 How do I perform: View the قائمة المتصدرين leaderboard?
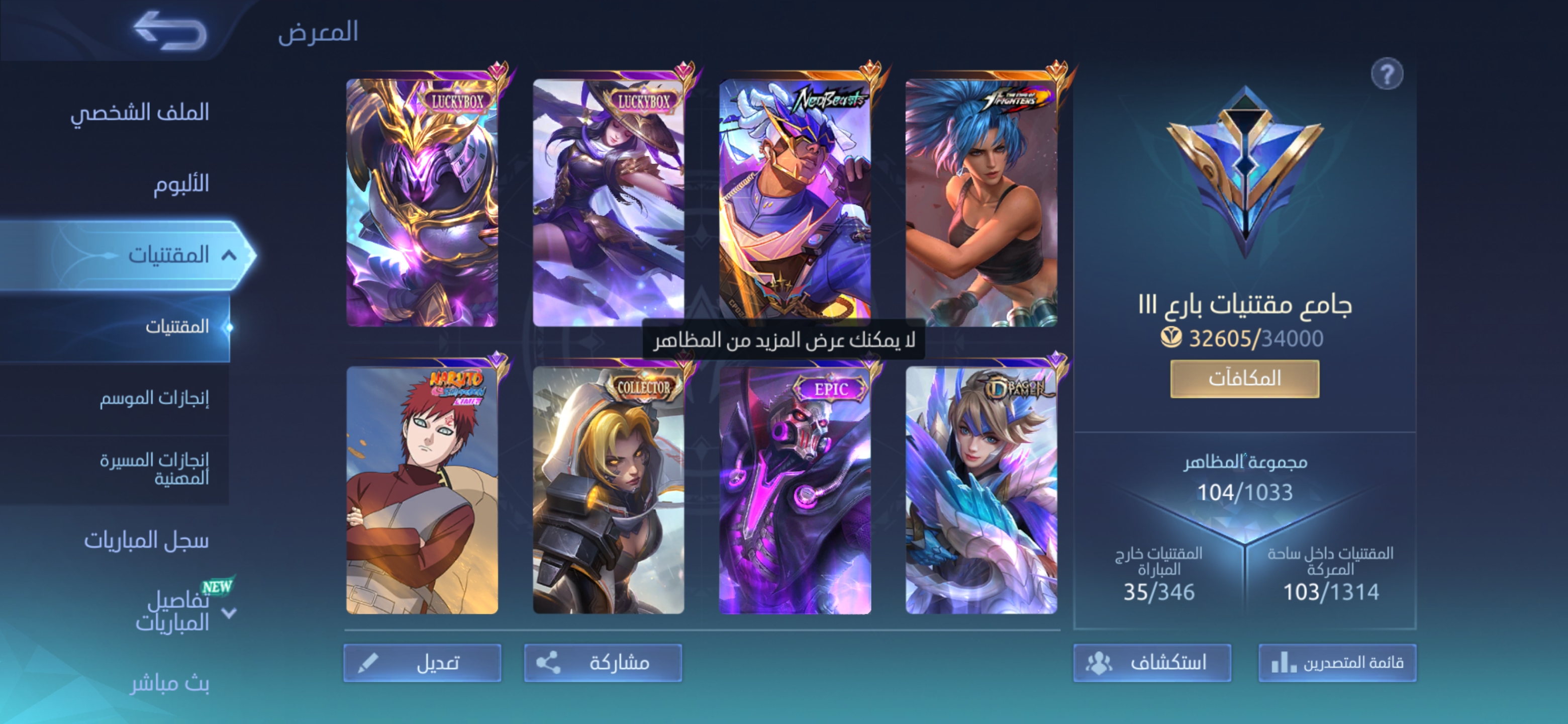pos(1337,663)
